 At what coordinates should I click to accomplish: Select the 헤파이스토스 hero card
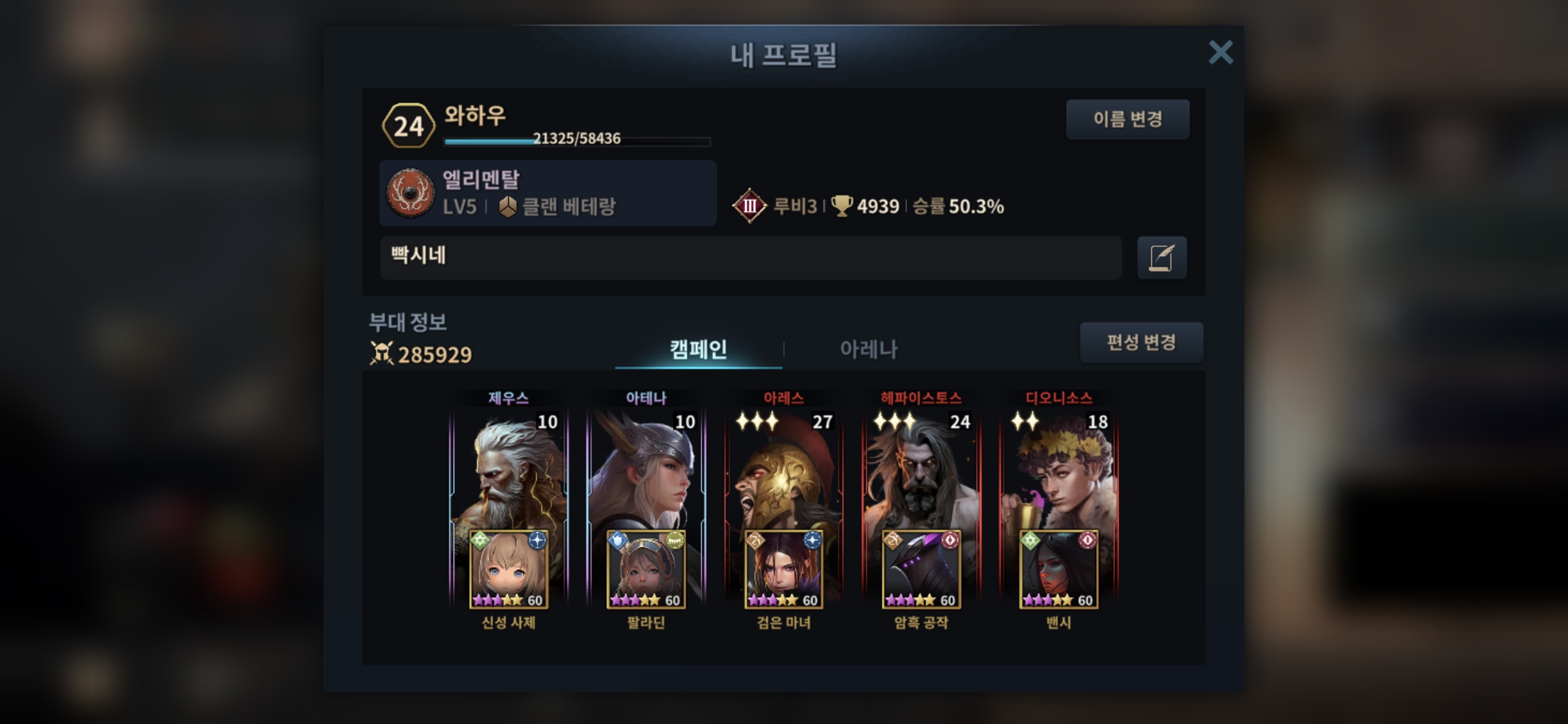[921, 469]
